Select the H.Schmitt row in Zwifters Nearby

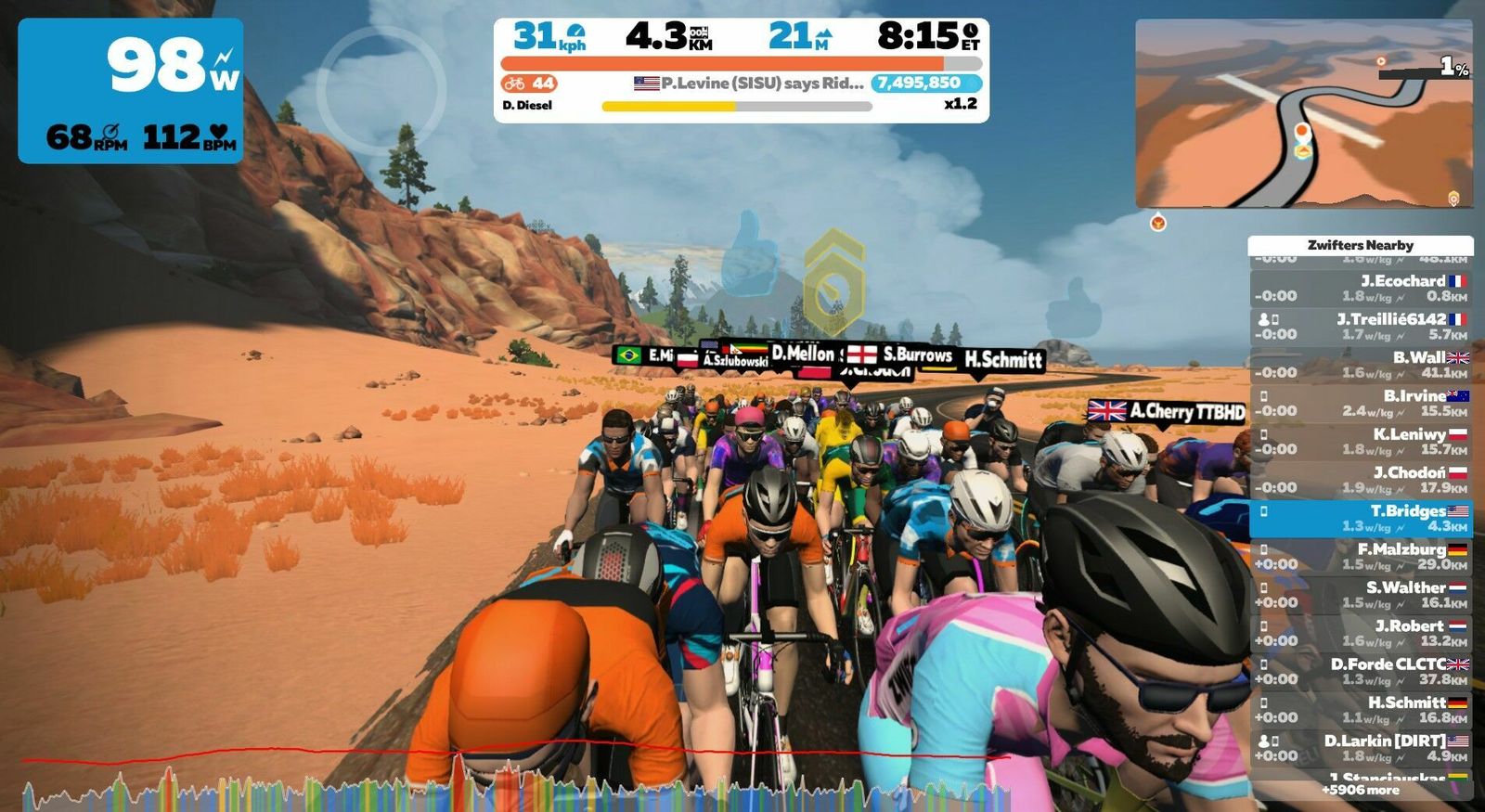click(1361, 710)
